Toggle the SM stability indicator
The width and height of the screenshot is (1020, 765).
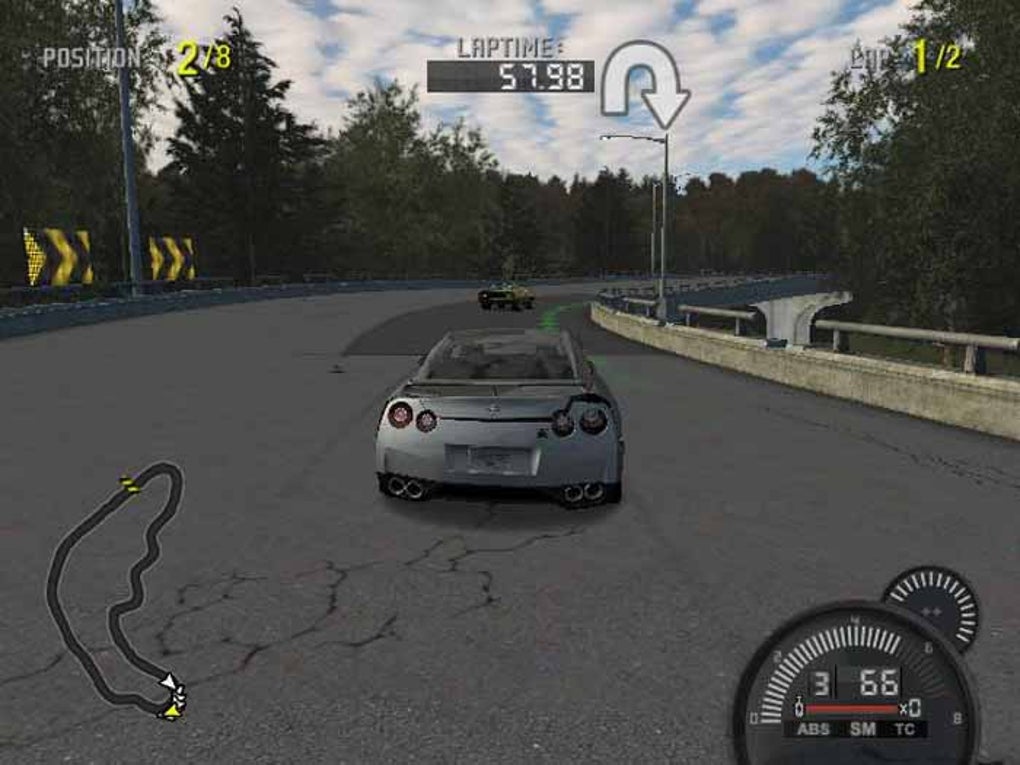pyautogui.click(x=861, y=729)
